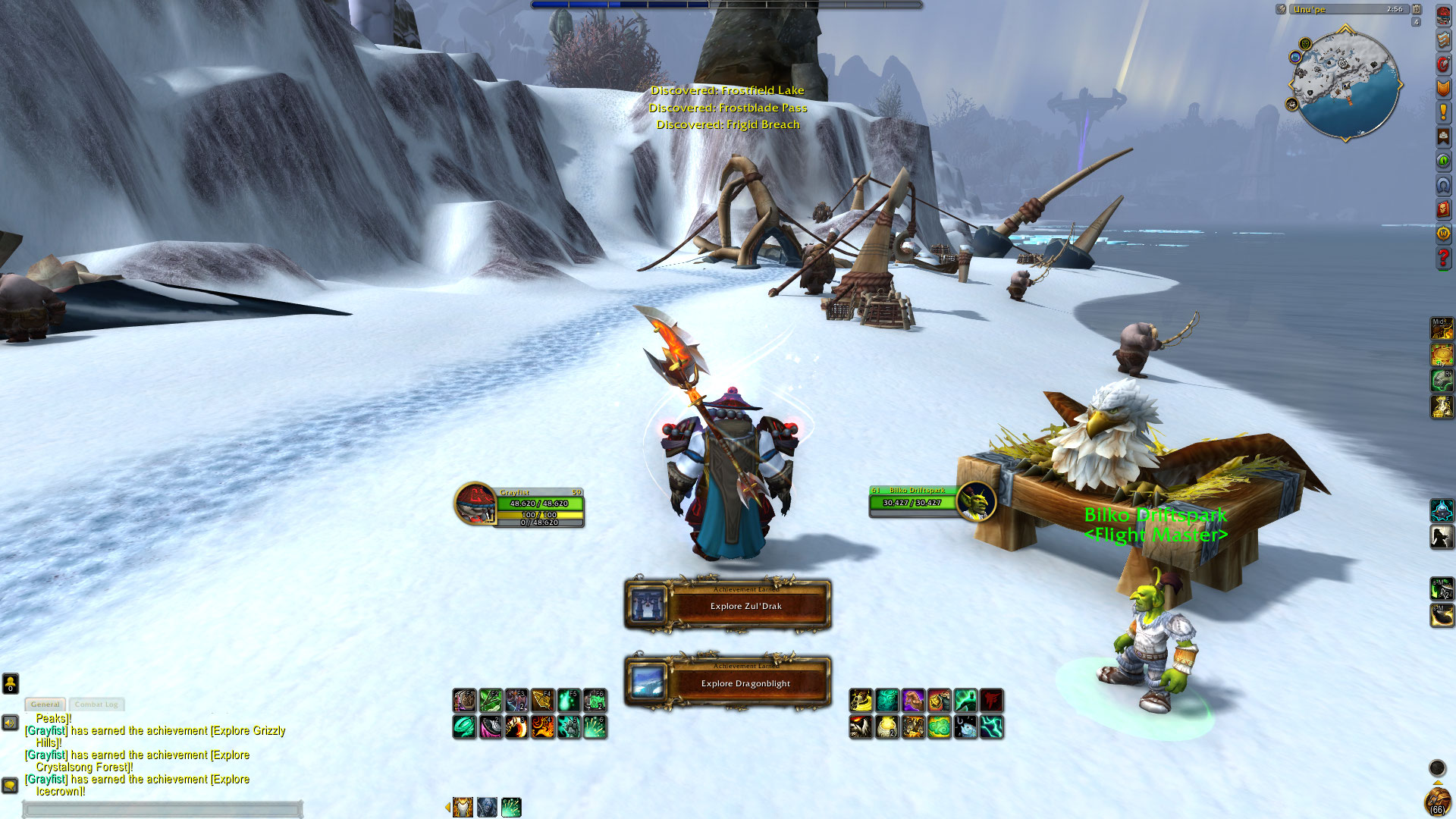
Task: Open the calendar button beside the clock
Action: click(x=1417, y=9)
